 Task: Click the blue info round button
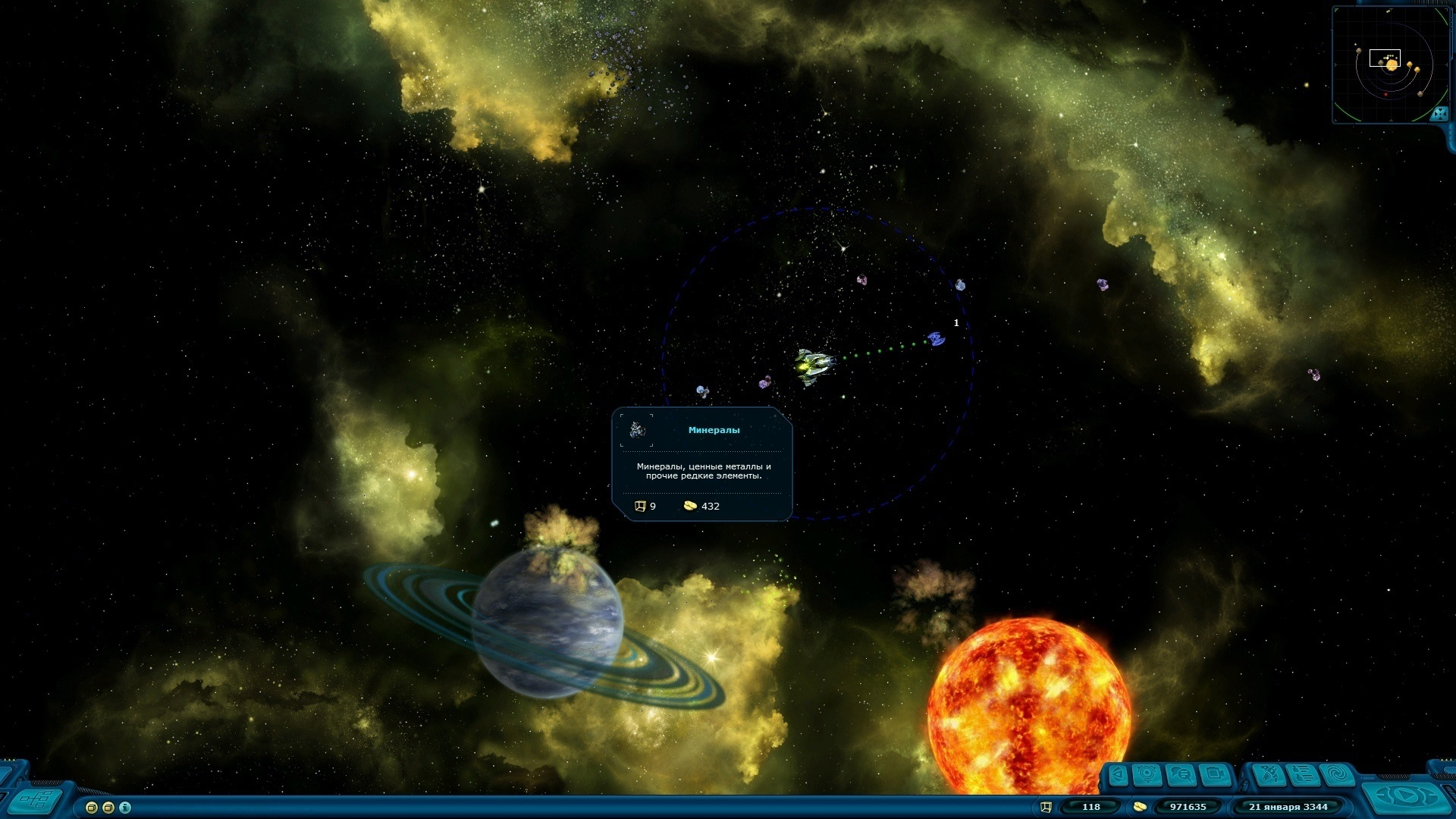[x=125, y=808]
